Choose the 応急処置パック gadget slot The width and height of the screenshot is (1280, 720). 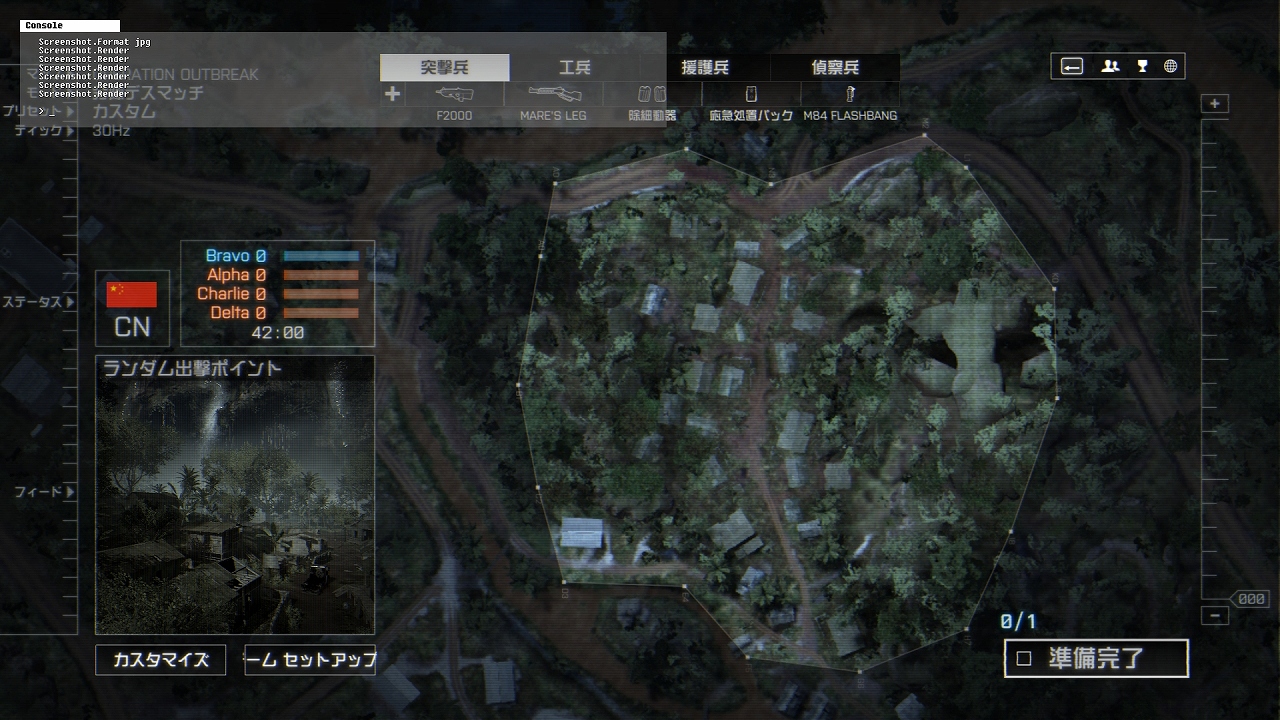click(751, 95)
